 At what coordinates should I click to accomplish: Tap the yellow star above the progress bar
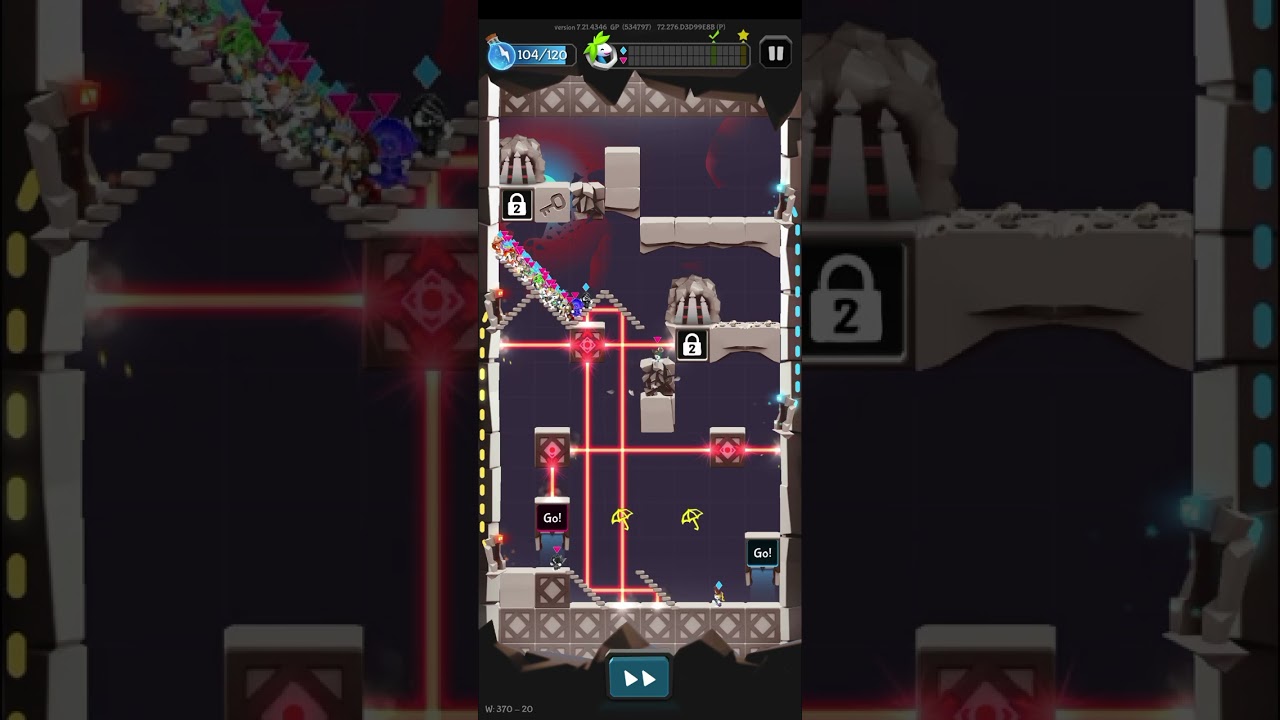pos(743,35)
